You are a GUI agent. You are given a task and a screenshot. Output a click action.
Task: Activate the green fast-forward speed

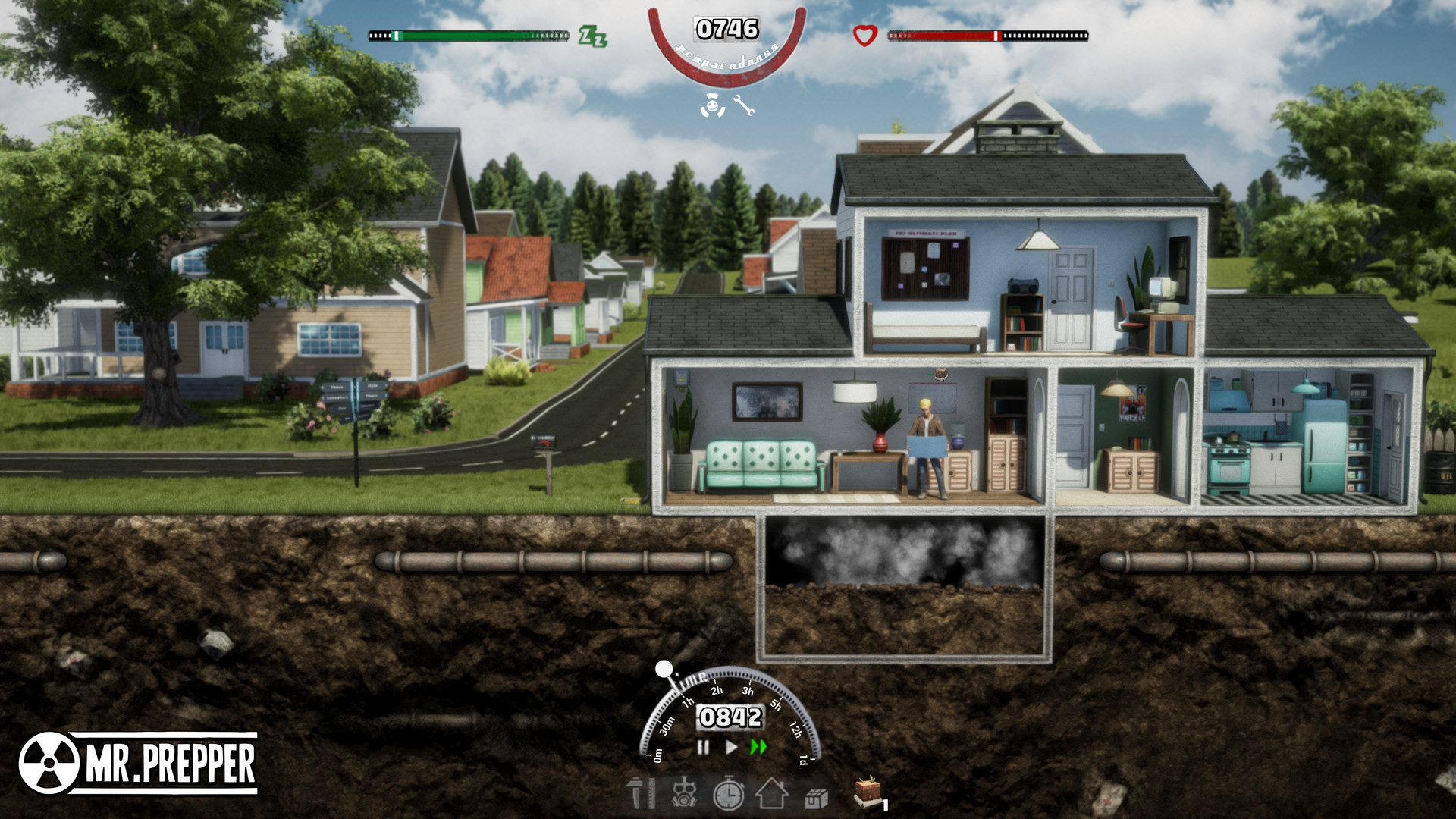[758, 748]
